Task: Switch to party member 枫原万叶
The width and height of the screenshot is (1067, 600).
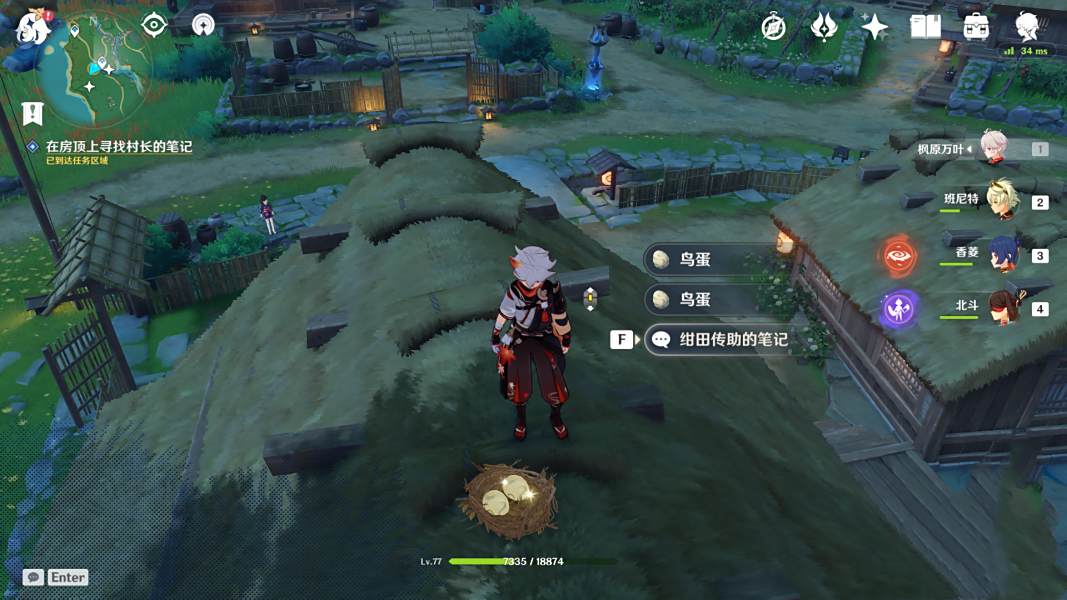Action: pos(993,148)
